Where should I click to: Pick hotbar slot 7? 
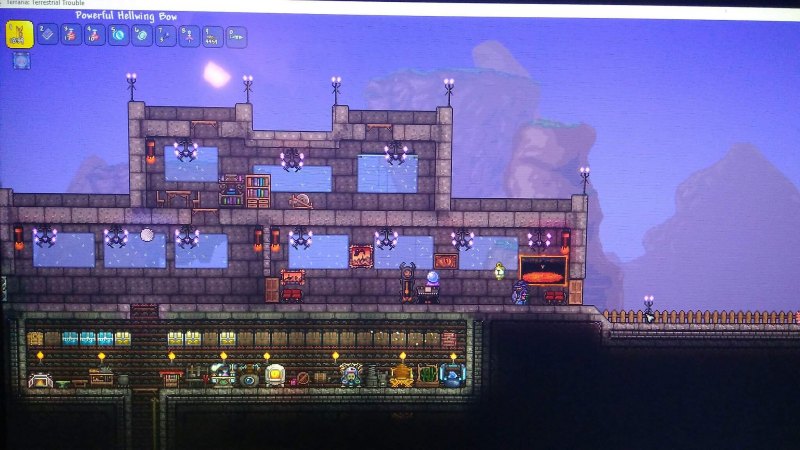point(165,37)
